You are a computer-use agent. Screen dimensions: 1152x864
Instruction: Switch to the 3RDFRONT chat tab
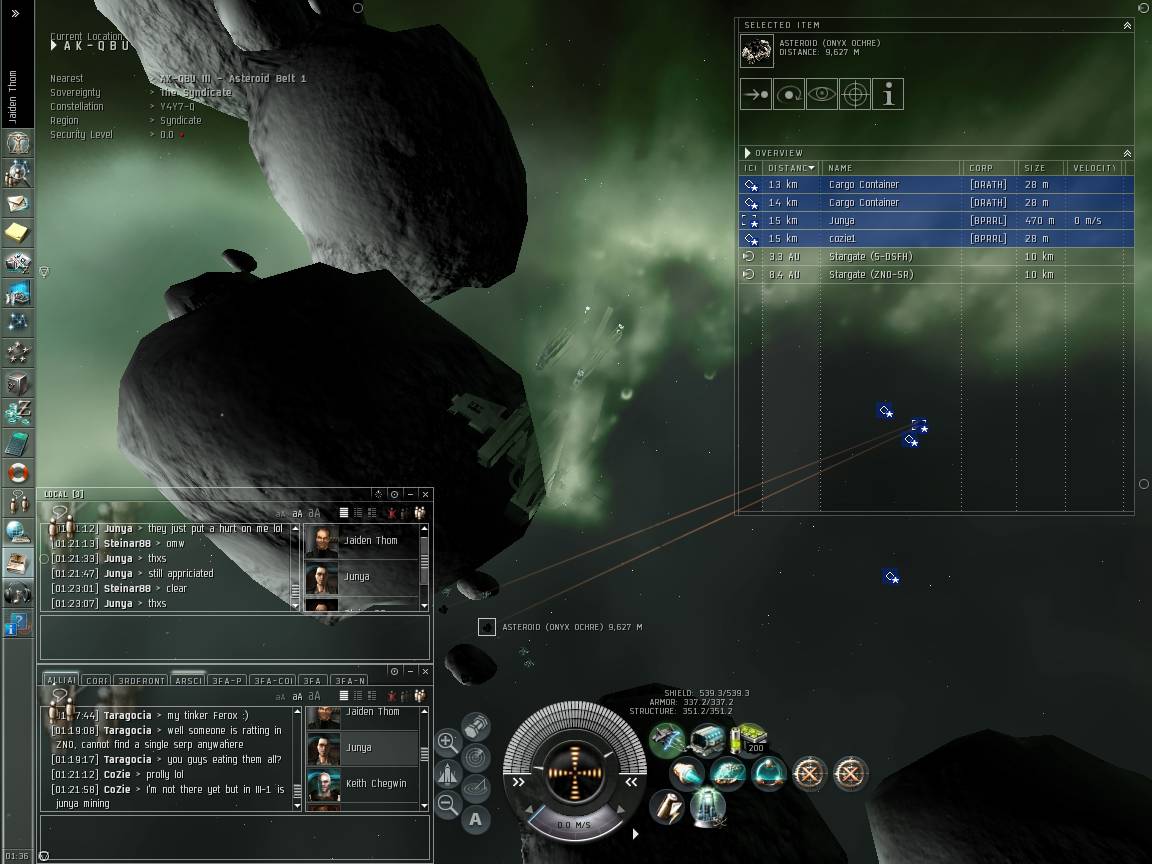click(141, 681)
